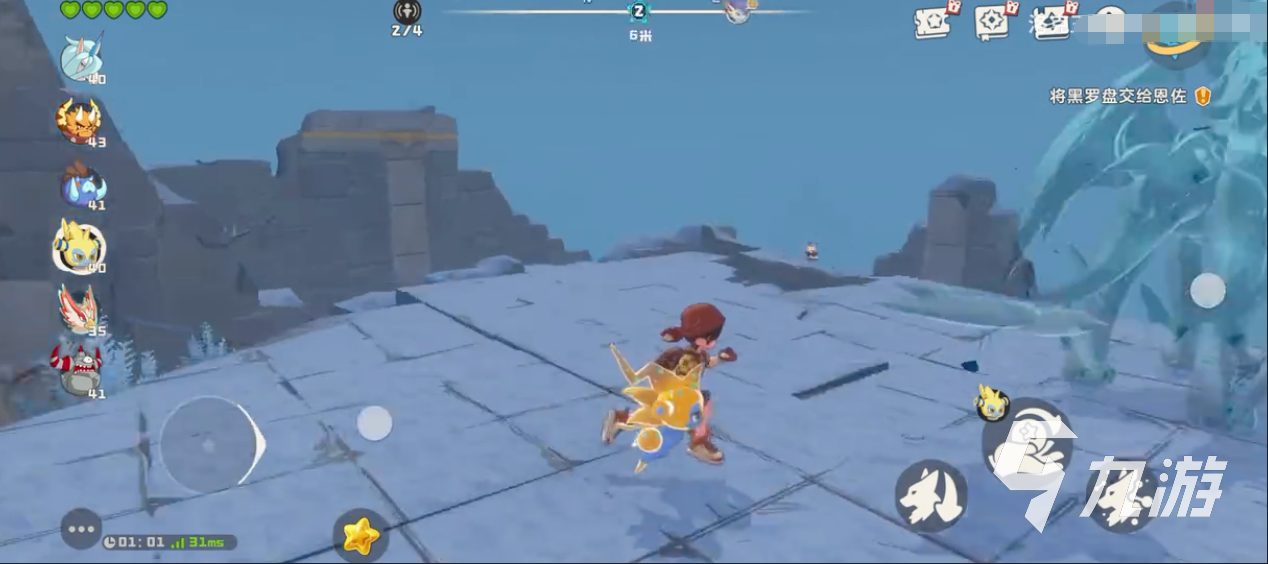Tap the small yellow pet icon above the skill buttons

point(991,402)
